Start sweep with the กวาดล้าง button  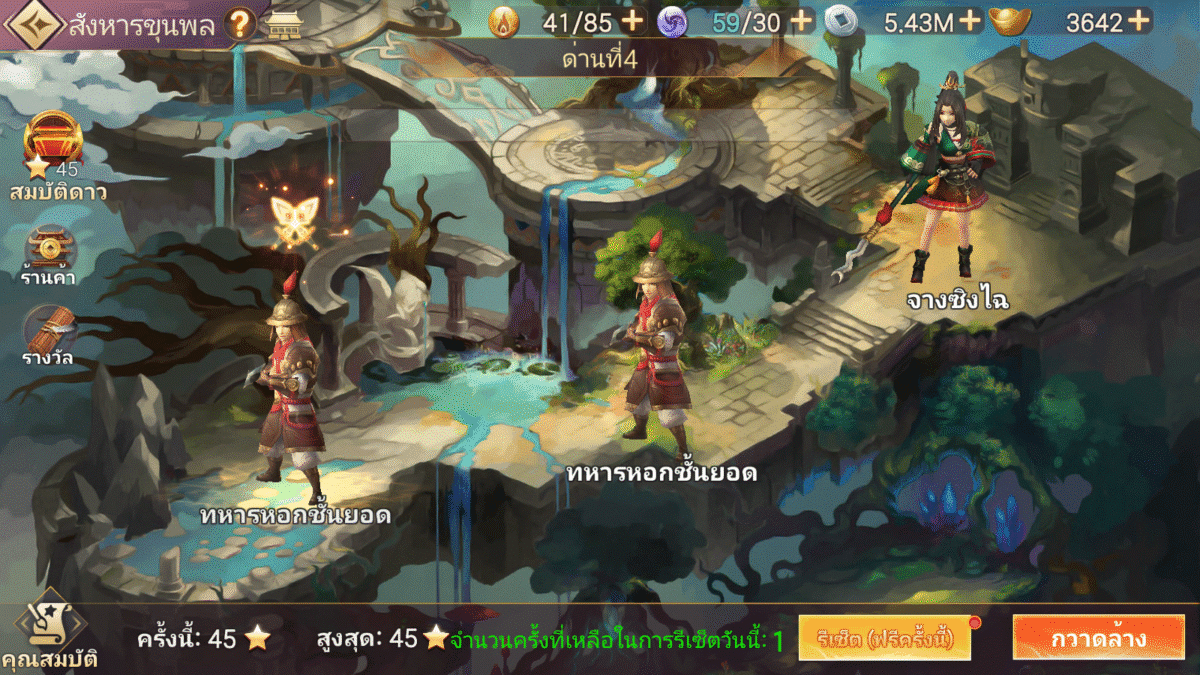pos(1097,638)
